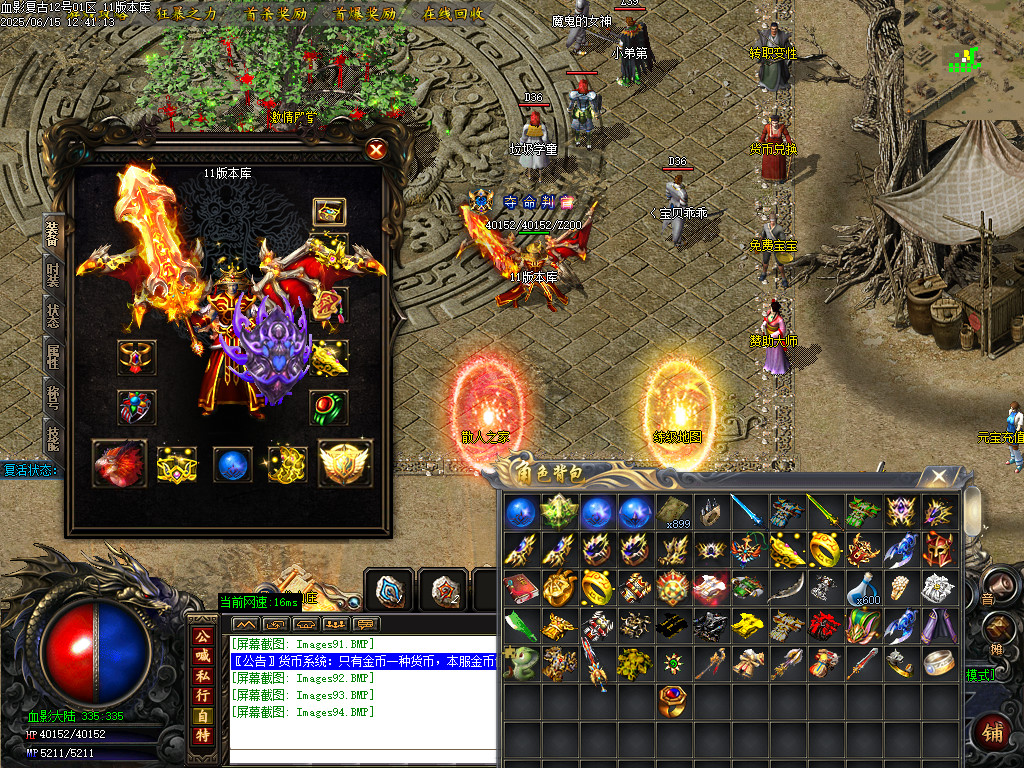This screenshot has width=1024, height=768.
Task: Open the 铺 shop button
Action: coord(990,731)
